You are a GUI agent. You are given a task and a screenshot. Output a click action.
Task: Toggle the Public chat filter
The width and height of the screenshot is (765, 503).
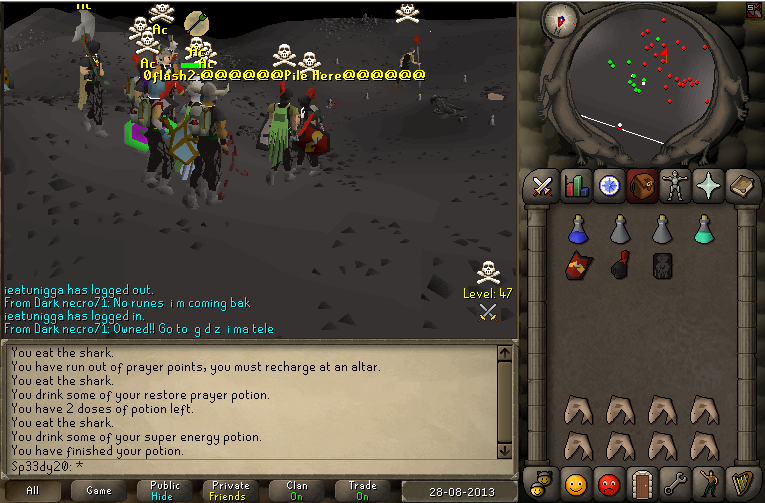coord(165,491)
